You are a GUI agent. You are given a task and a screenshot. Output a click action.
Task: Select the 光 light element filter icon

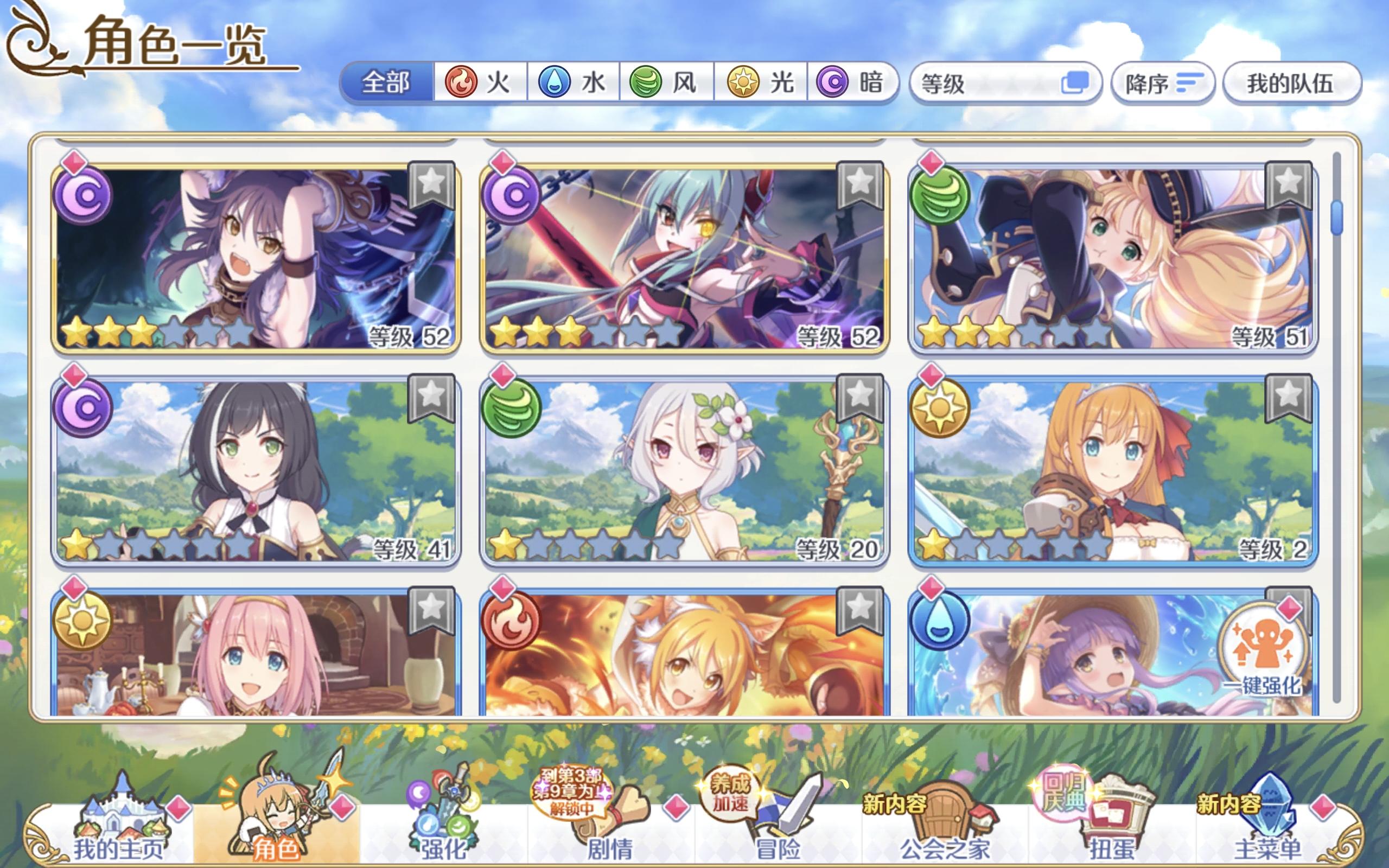coord(743,82)
